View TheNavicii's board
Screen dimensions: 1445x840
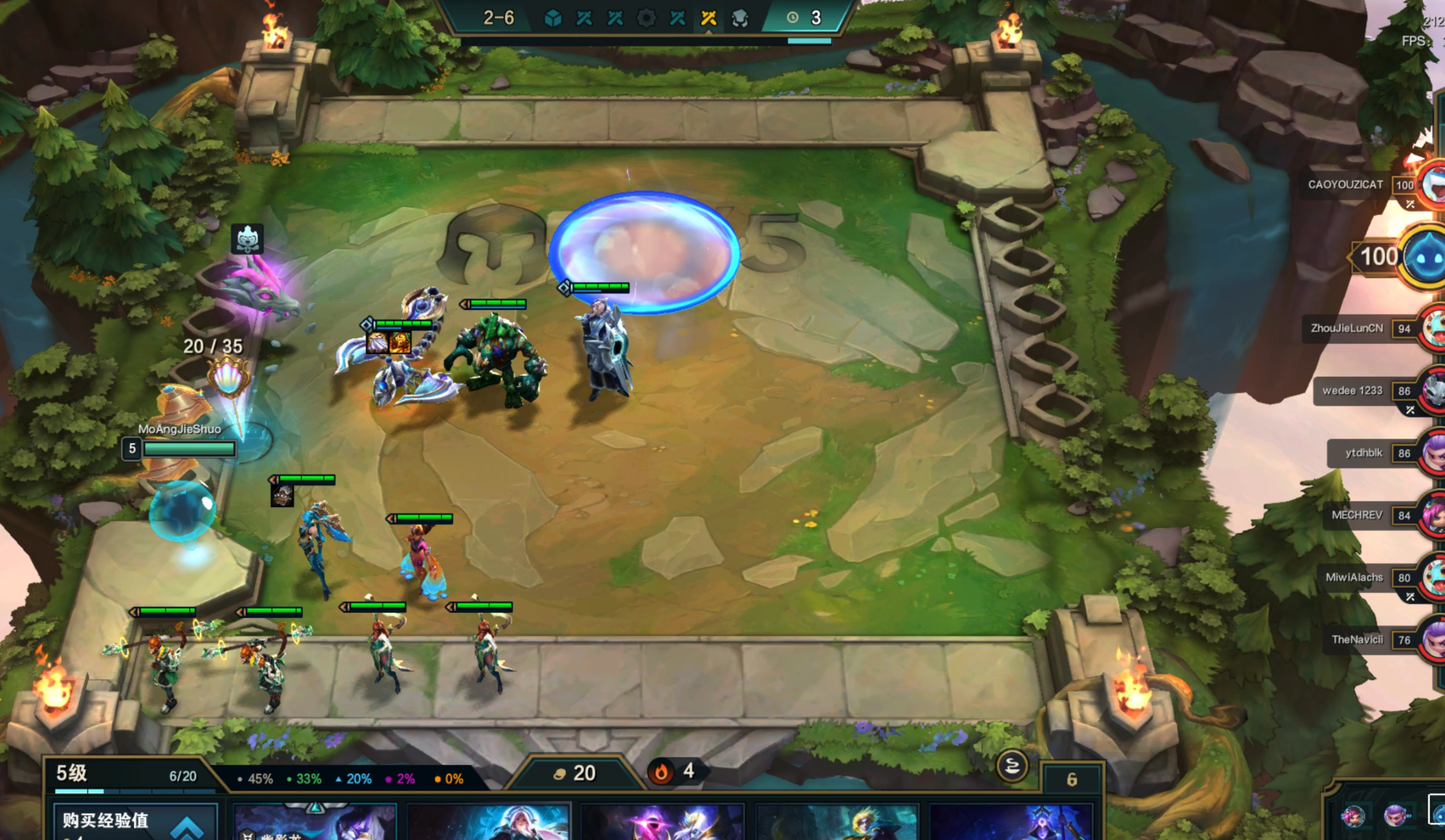tap(1357, 640)
